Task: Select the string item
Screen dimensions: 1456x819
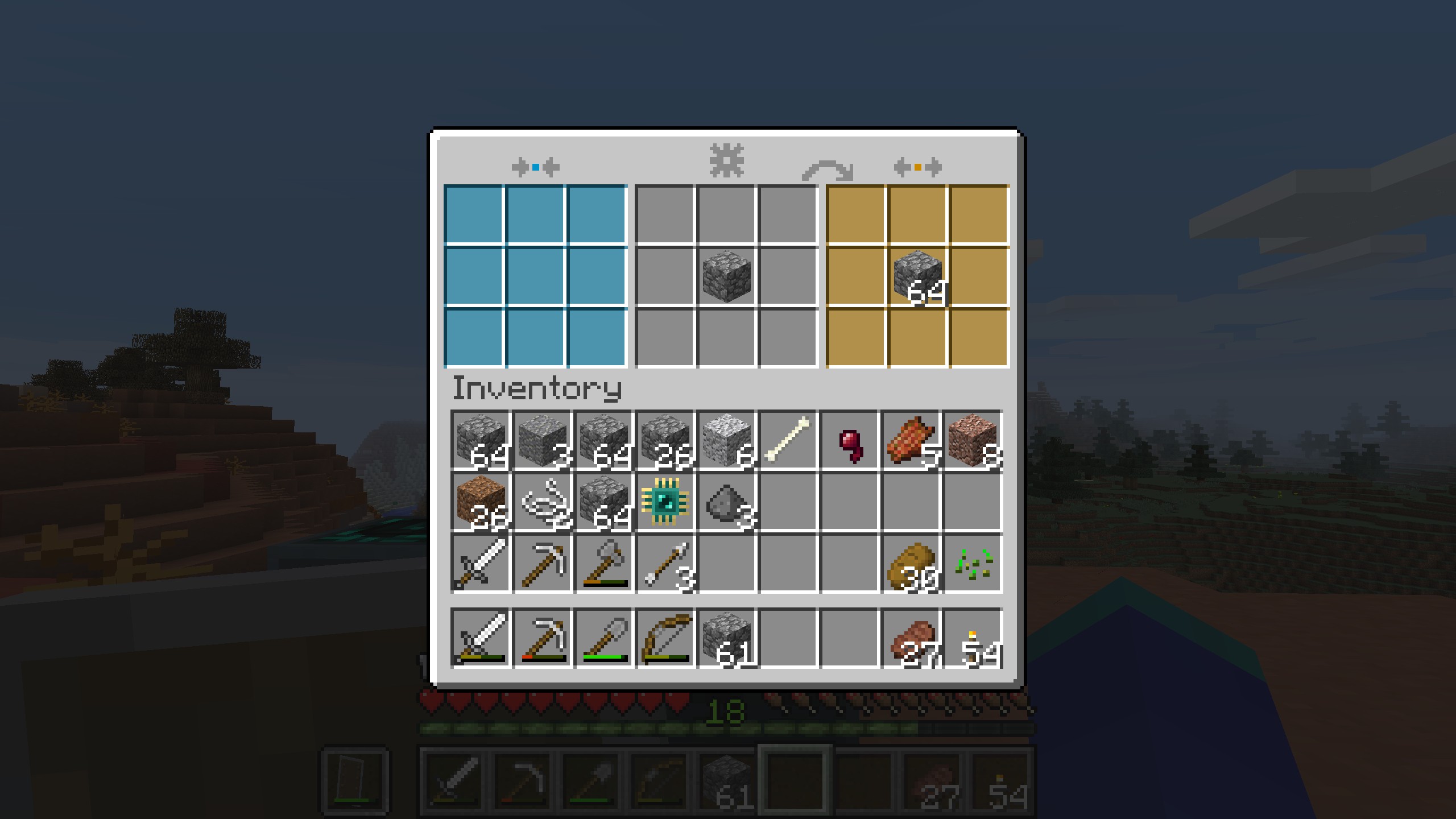Action: tap(542, 502)
